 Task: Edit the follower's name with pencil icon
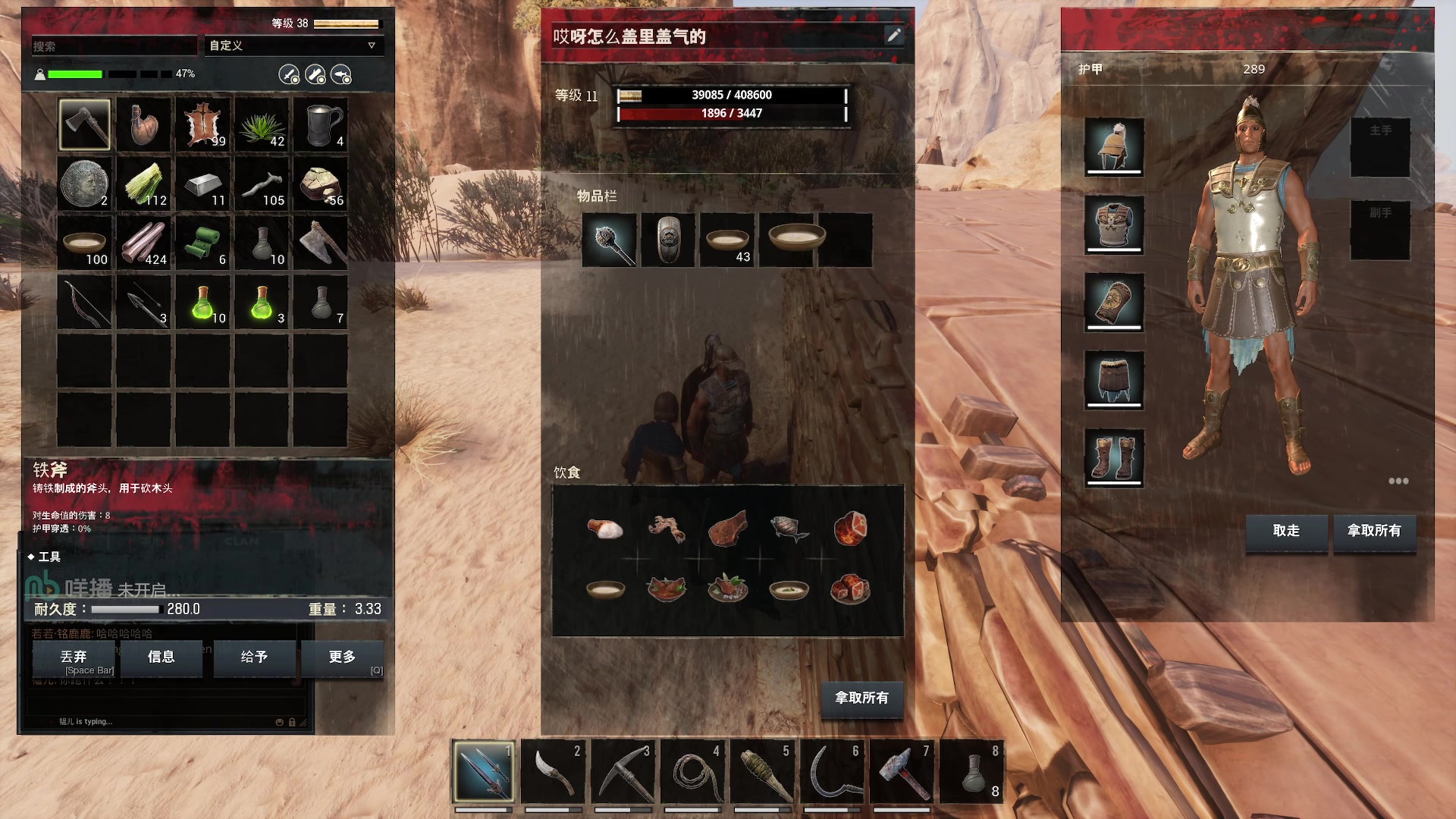pos(894,36)
